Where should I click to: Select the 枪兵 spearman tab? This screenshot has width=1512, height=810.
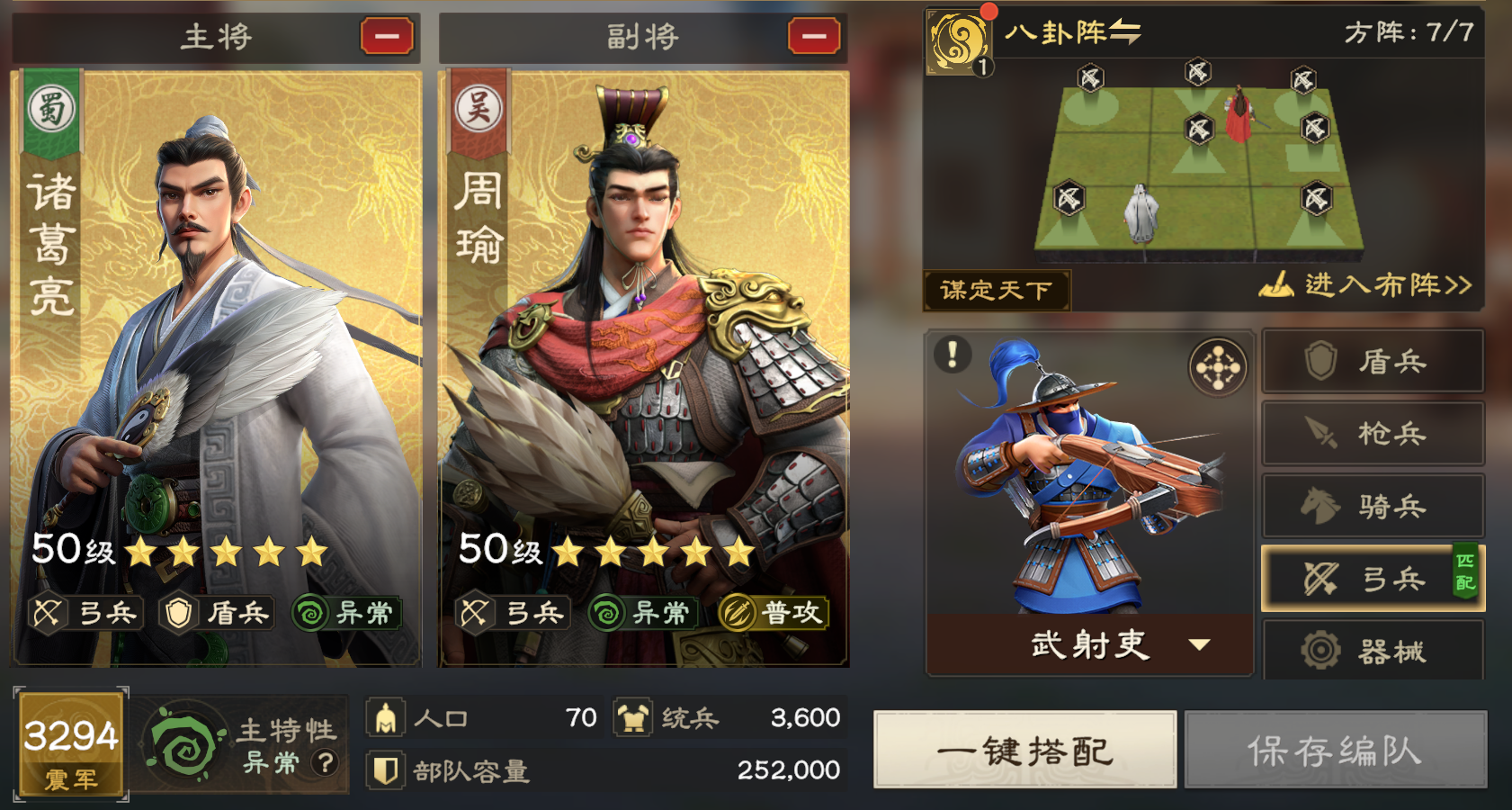tap(1373, 433)
